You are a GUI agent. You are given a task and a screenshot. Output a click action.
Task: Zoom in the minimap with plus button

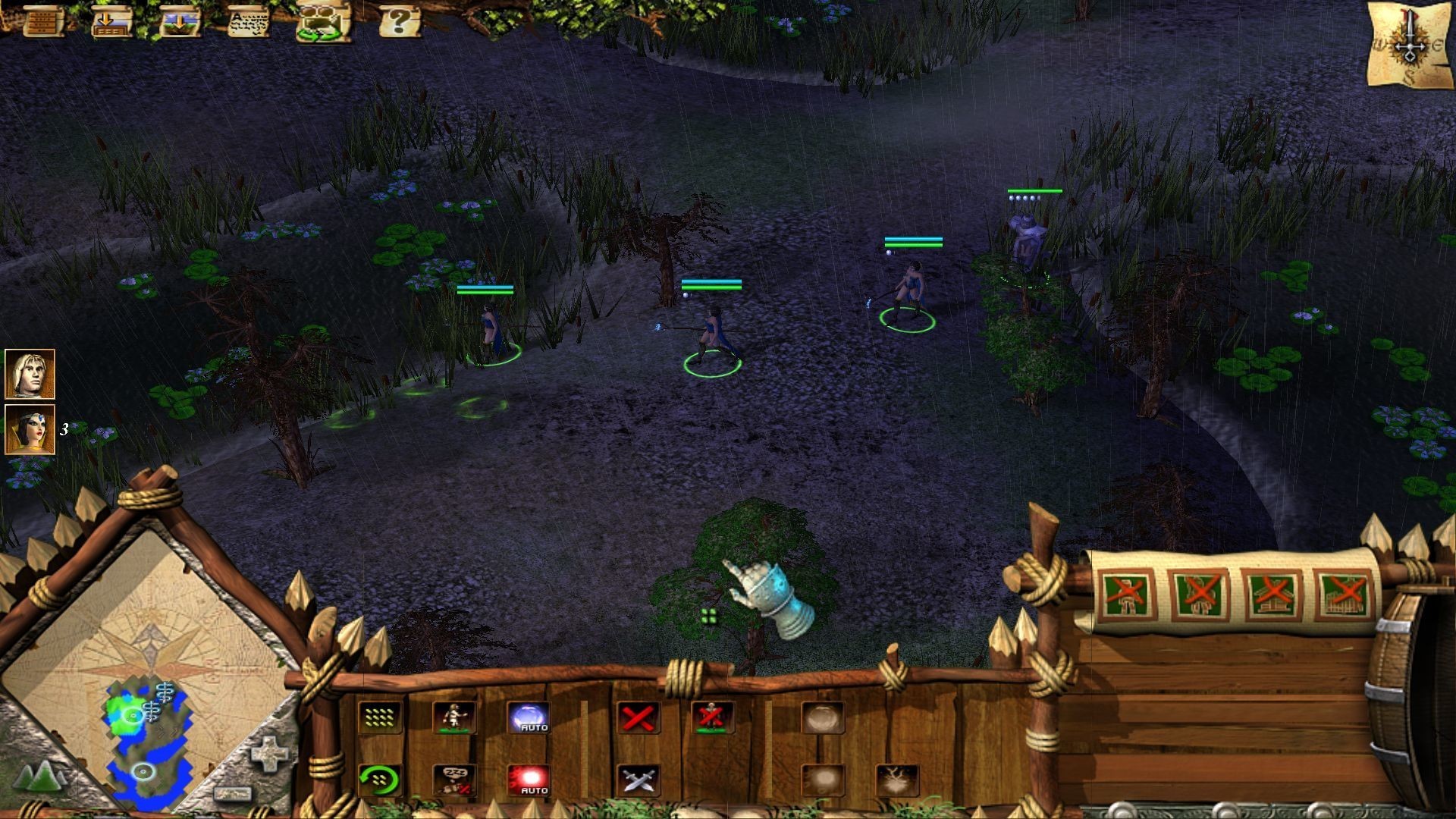271,755
